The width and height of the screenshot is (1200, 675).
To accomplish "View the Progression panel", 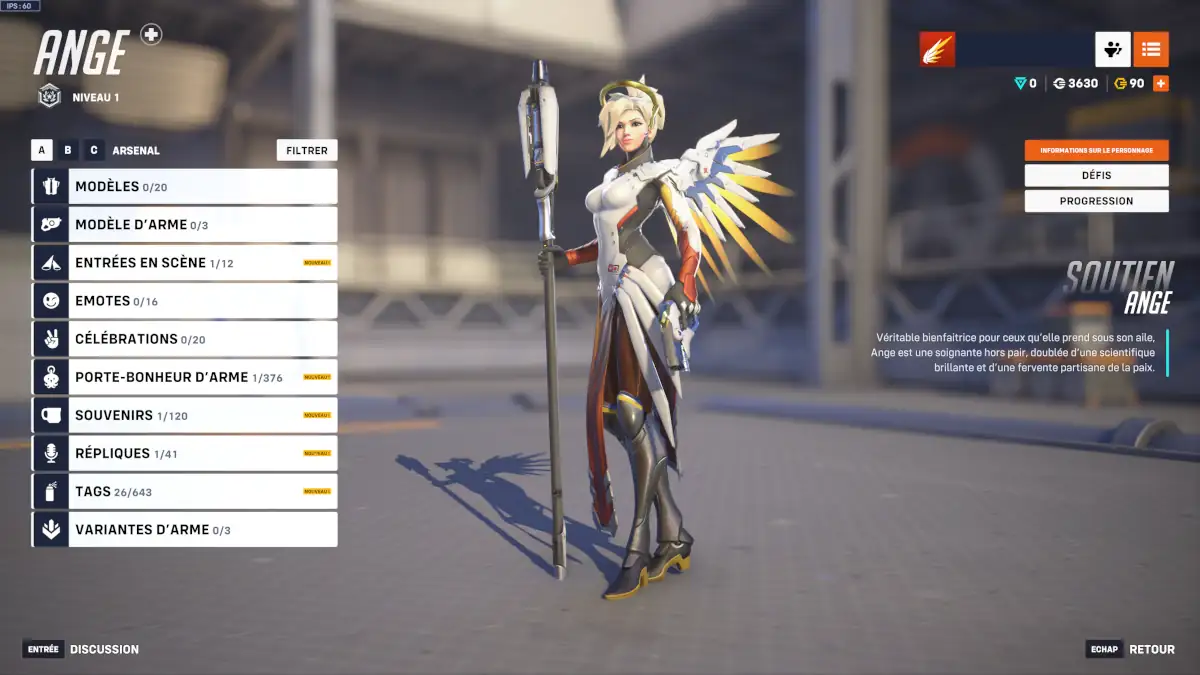I will pyautogui.click(x=1096, y=201).
